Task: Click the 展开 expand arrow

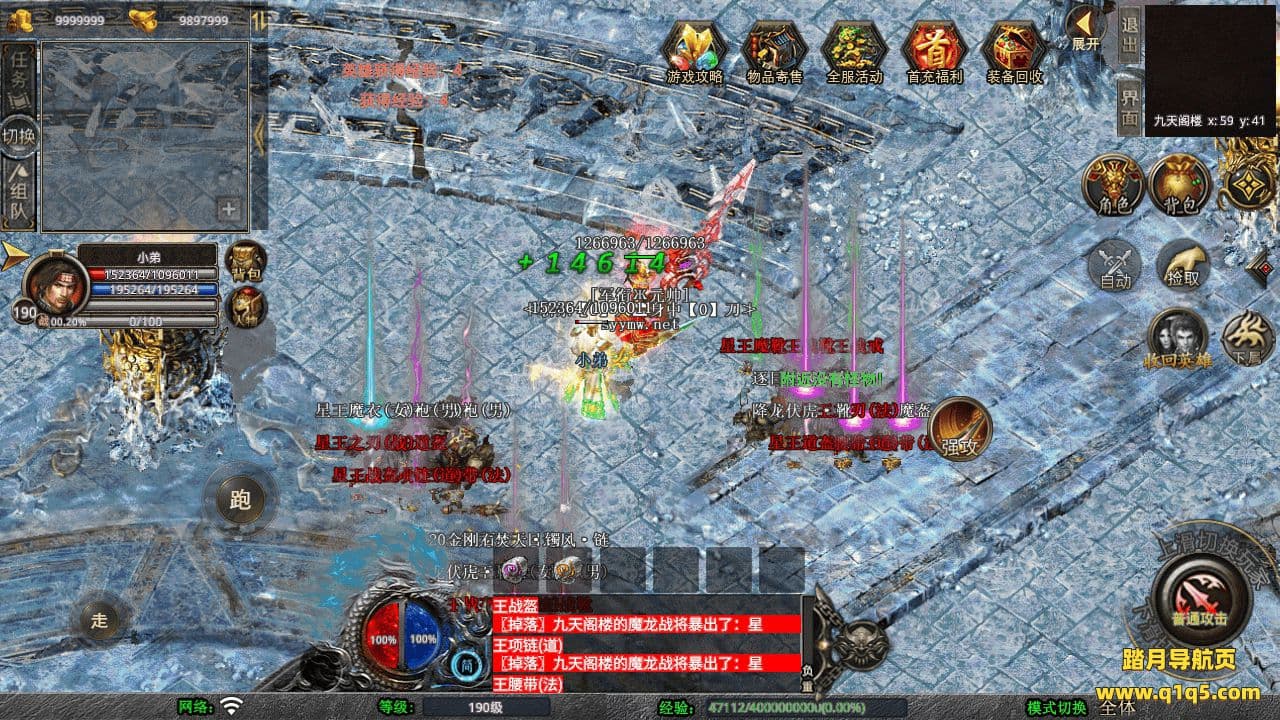Action: pos(1084,30)
